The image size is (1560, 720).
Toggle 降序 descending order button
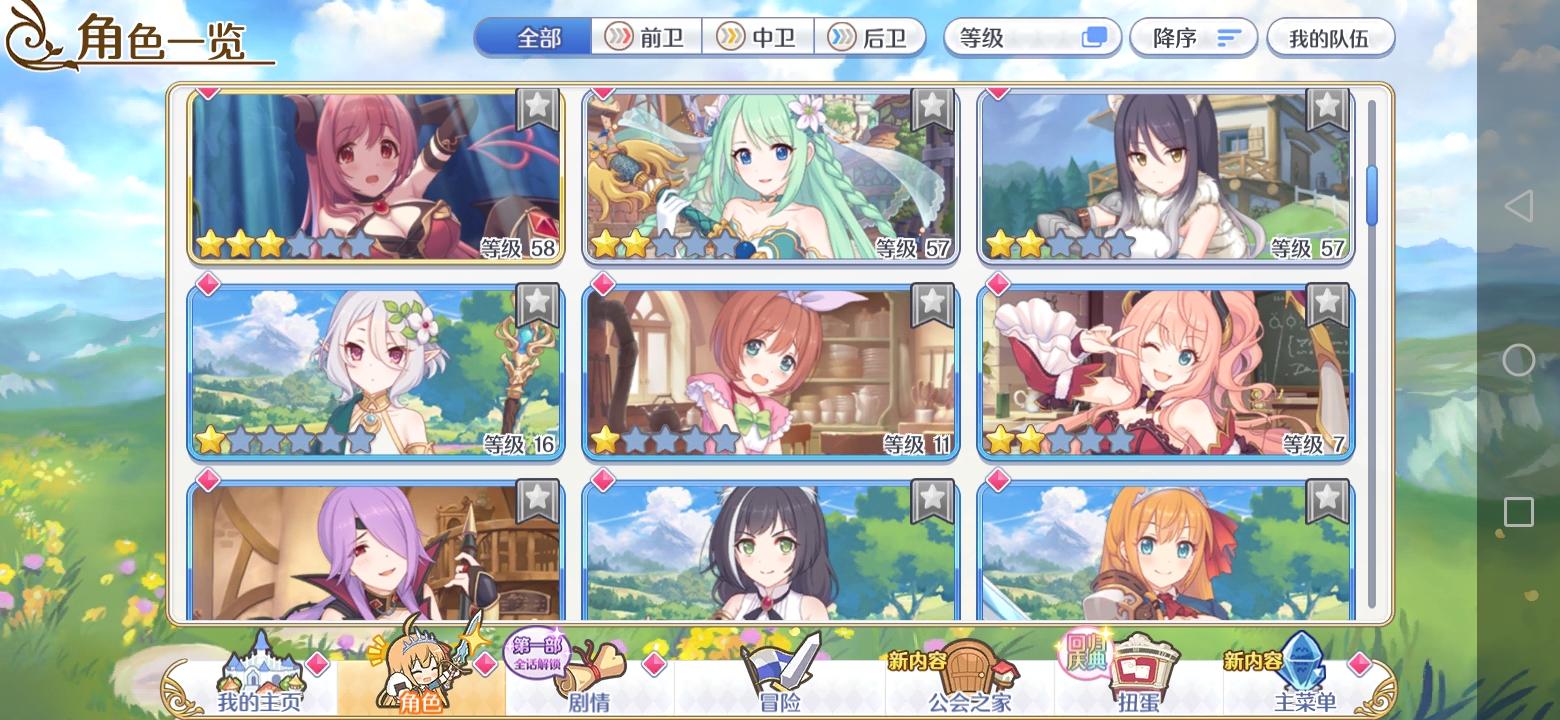pos(1193,36)
